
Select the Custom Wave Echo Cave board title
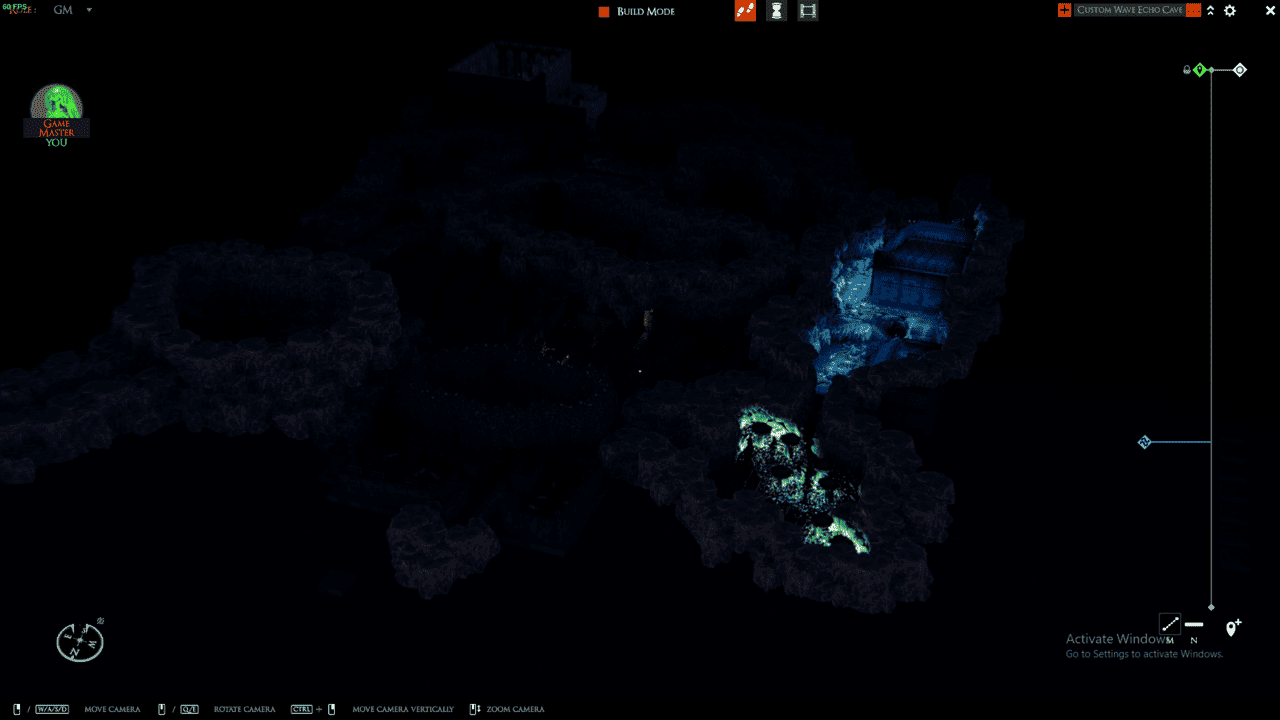1130,10
